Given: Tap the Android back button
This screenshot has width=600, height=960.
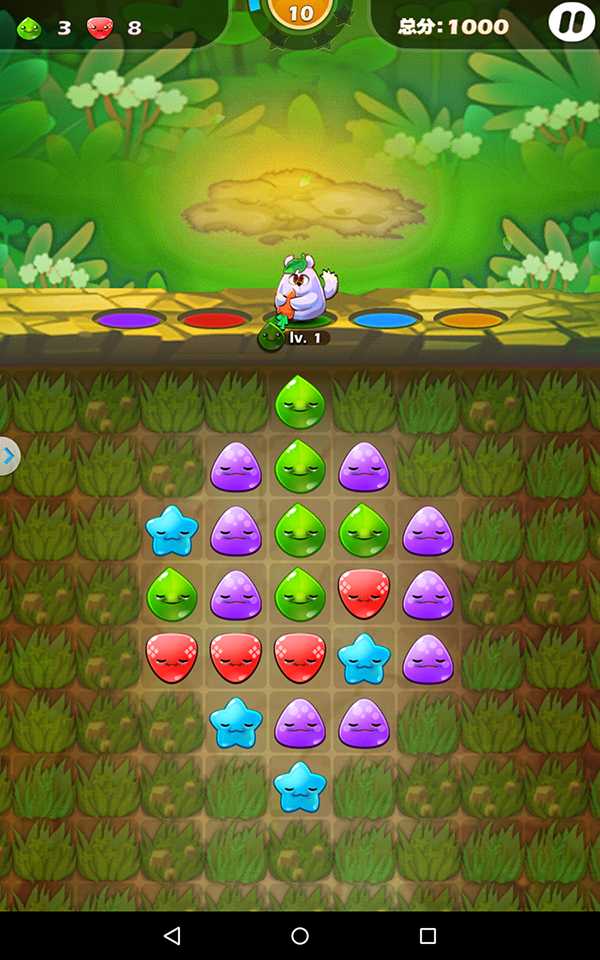Looking at the screenshot, I should point(172,936).
